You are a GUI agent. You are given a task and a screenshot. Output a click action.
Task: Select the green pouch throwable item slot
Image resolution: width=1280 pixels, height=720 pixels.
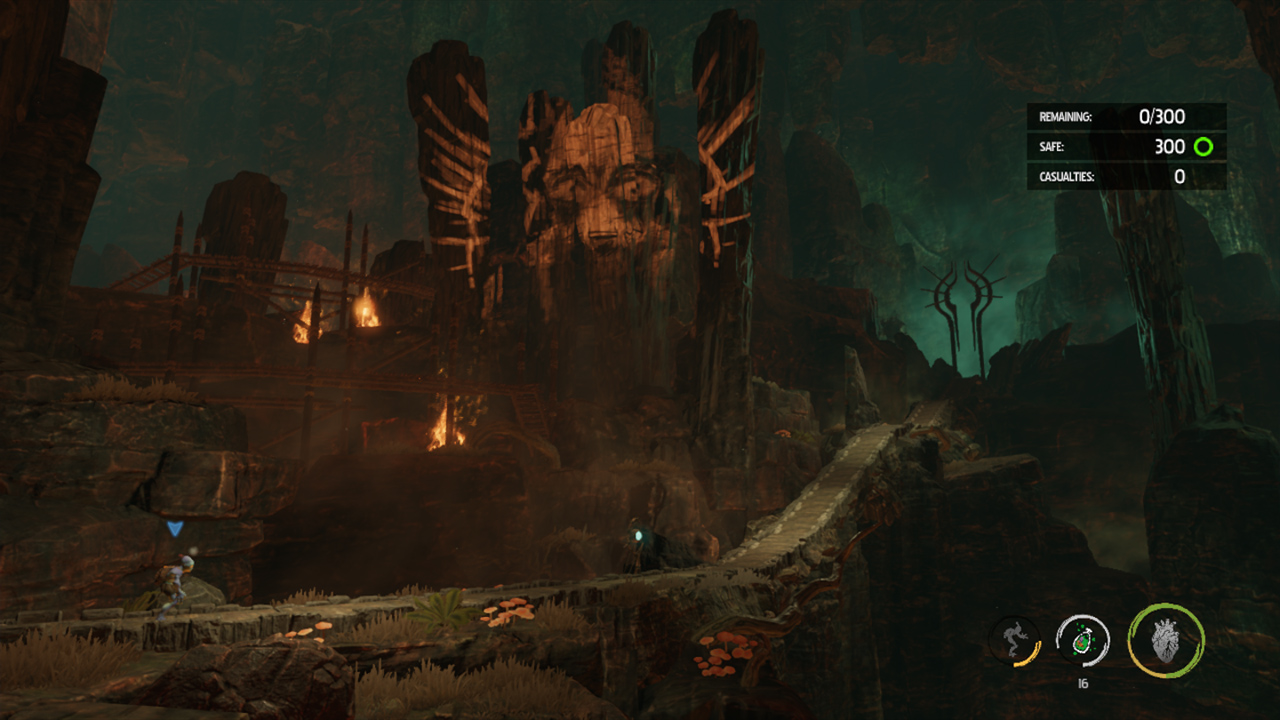pyautogui.click(x=1082, y=641)
